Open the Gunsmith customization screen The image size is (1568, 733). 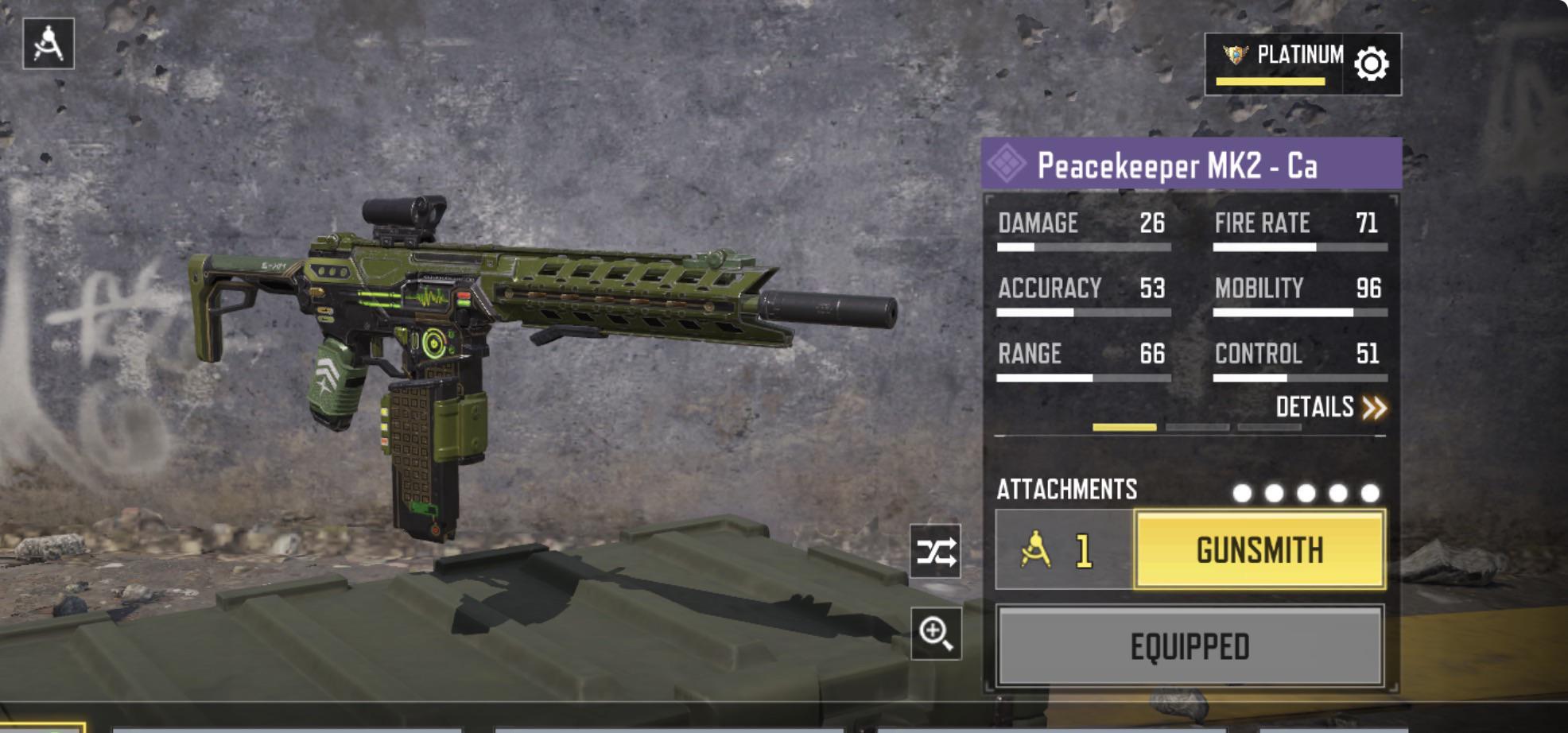tap(1259, 550)
